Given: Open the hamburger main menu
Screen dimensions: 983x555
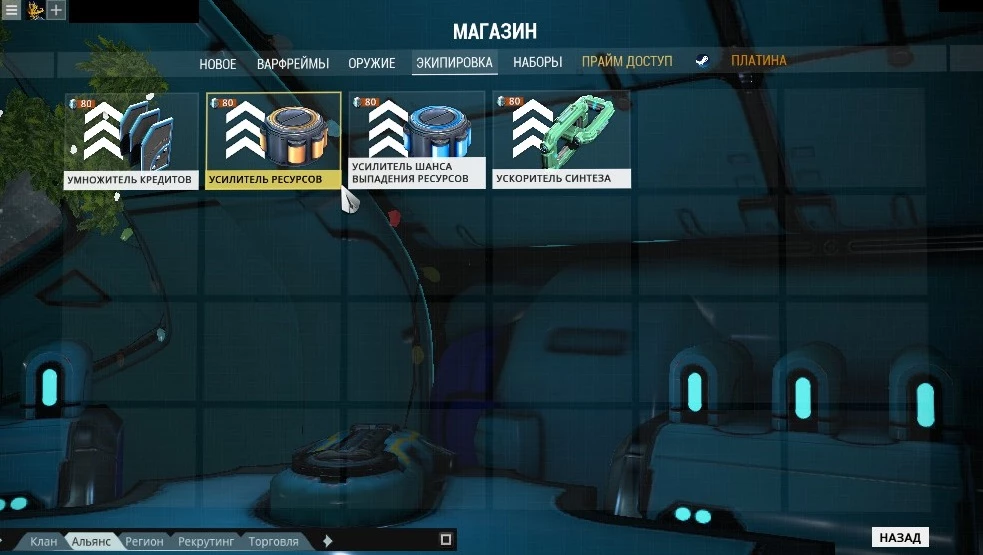Looking at the screenshot, I should tap(11, 10).
